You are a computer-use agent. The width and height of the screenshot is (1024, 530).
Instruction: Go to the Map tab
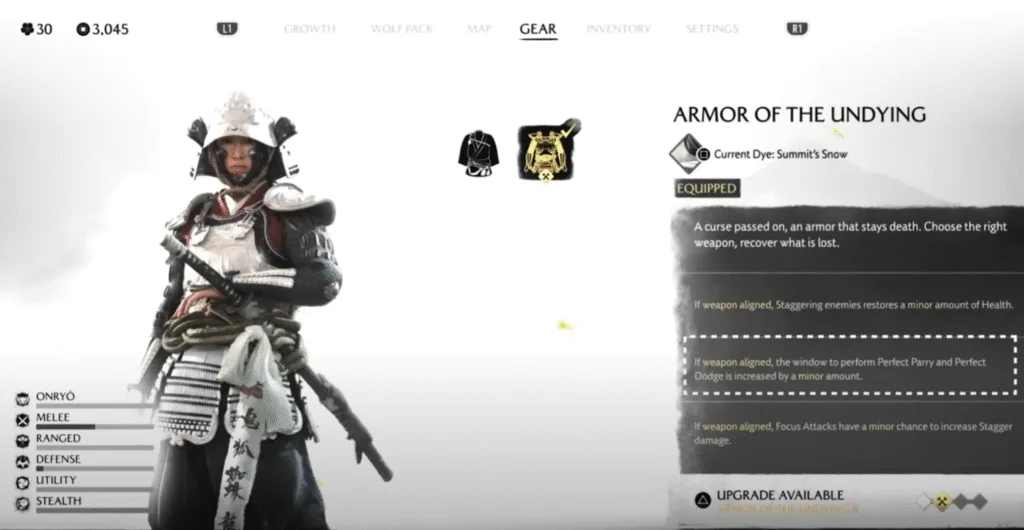(479, 29)
